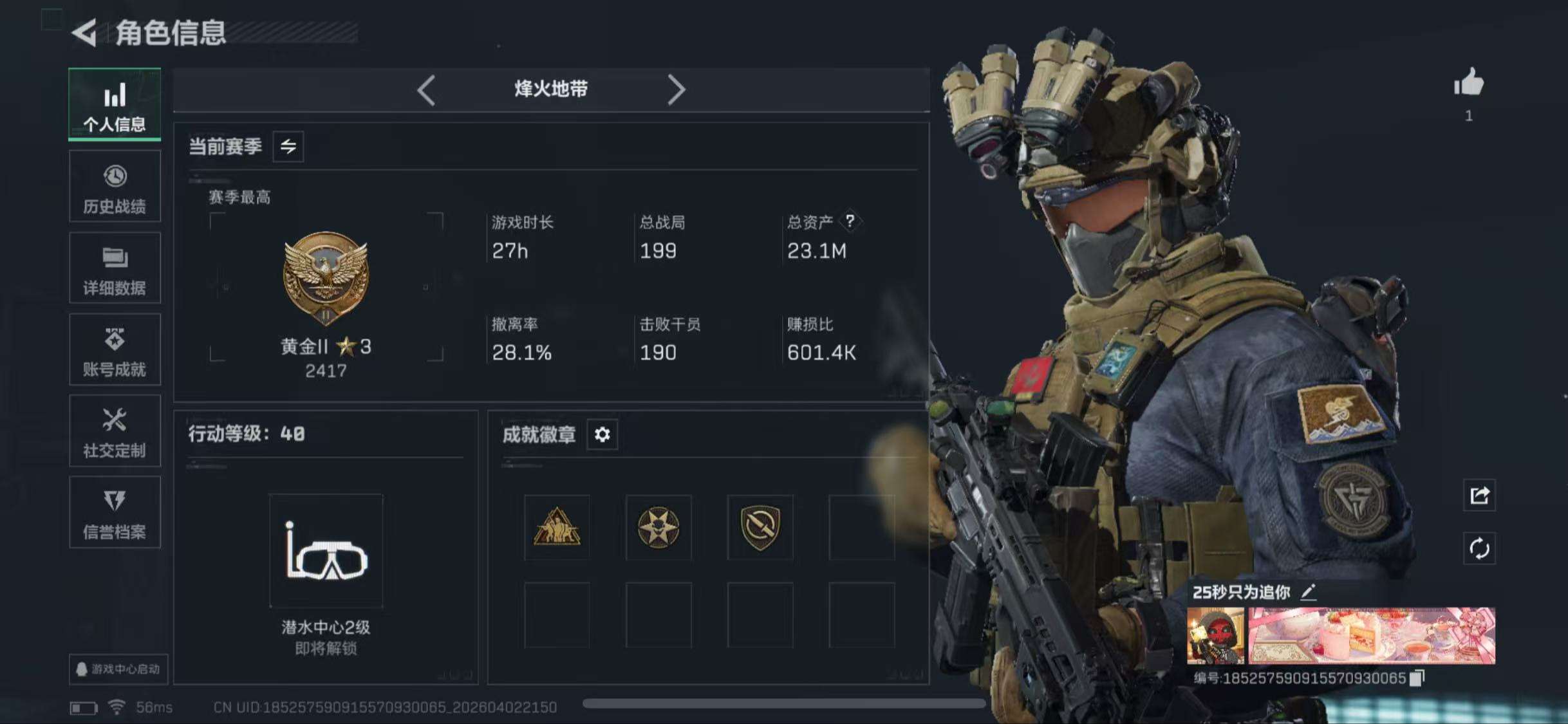Open the 社交定制 tab
The width and height of the screenshot is (1568, 724).
pos(115,431)
